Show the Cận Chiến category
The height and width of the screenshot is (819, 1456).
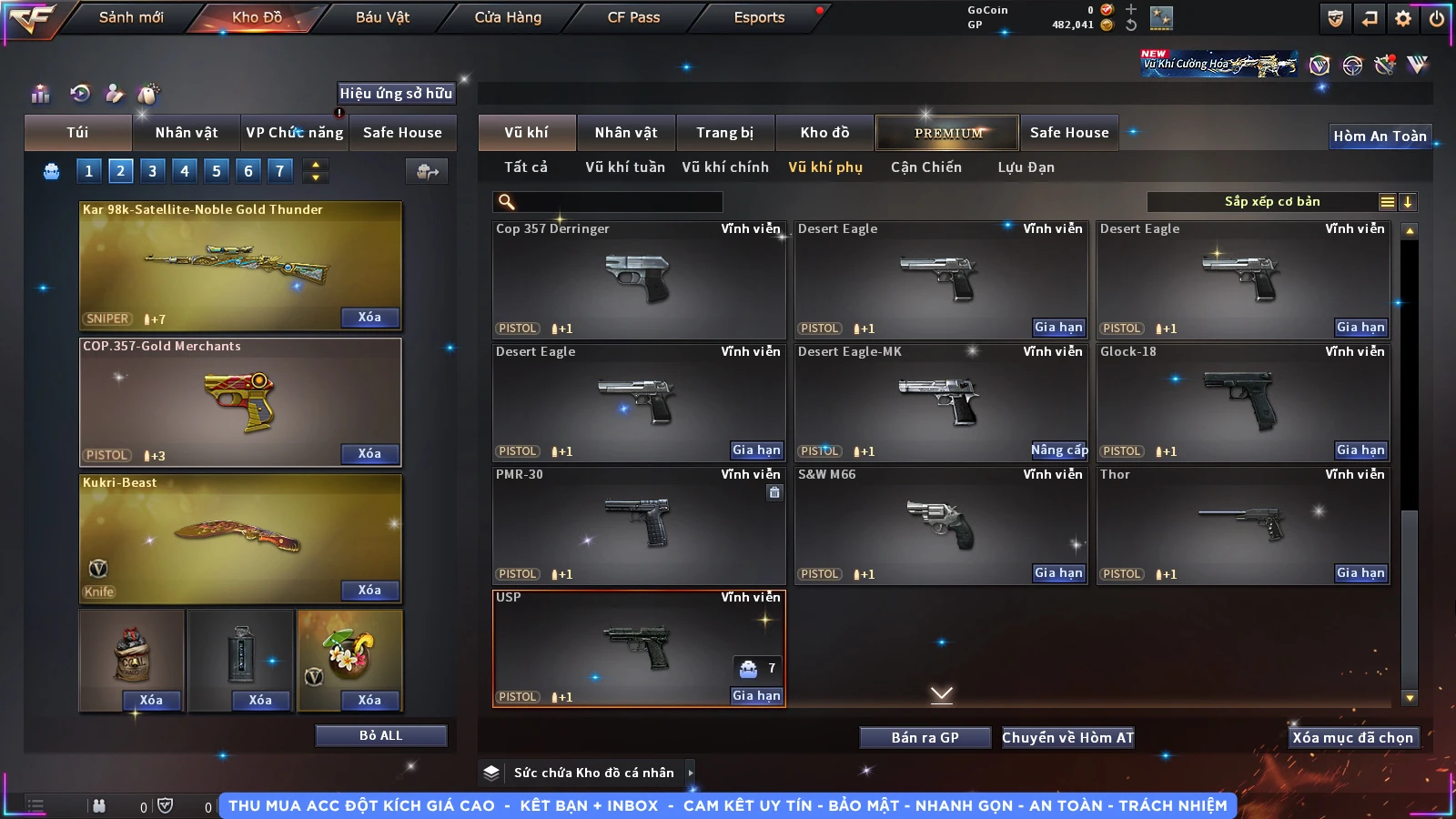coord(925,167)
